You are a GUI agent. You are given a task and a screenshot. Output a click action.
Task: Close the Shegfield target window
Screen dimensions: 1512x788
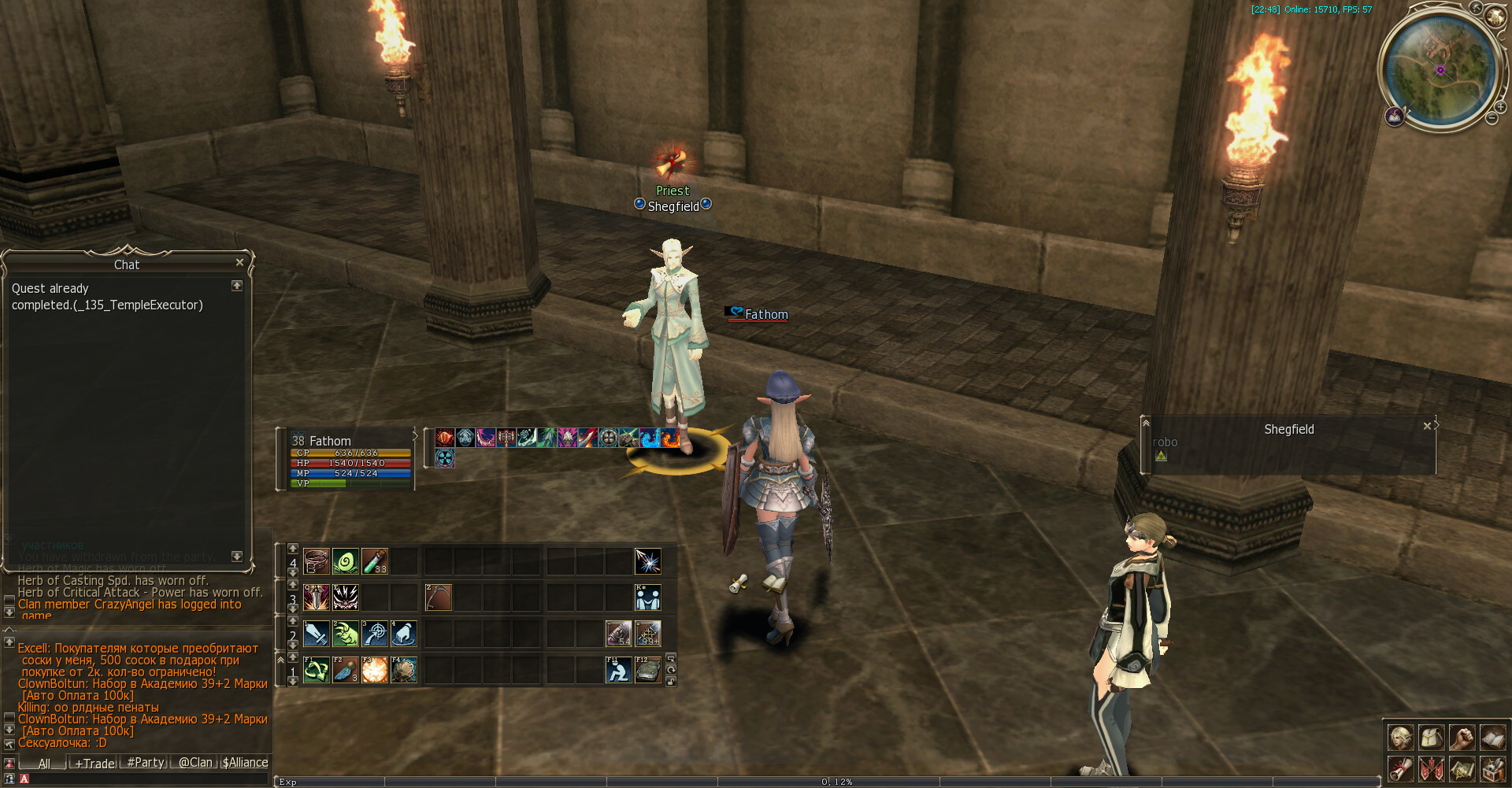tap(1427, 426)
